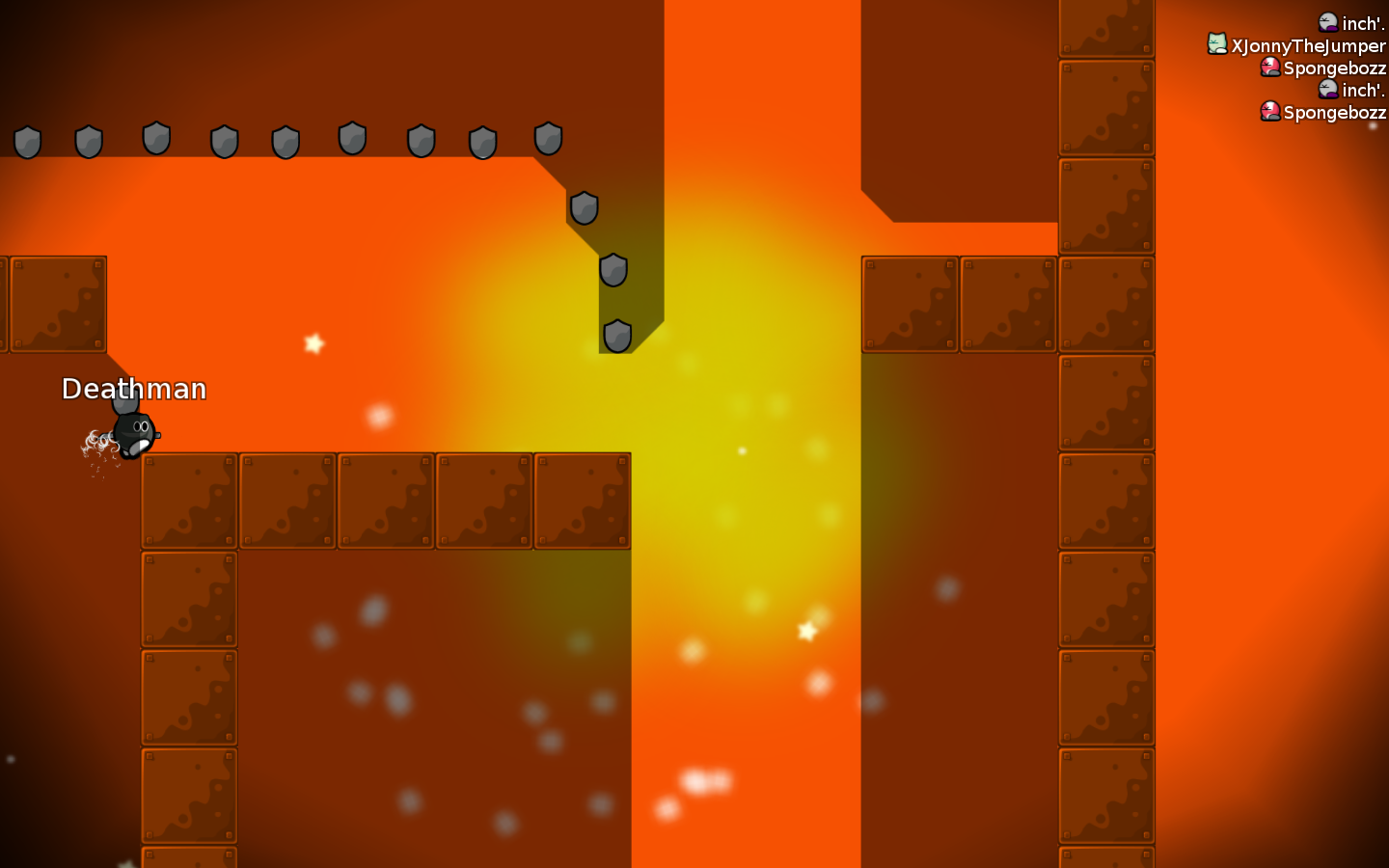Click the red tee avatar beside Spongebozz

point(1269,67)
